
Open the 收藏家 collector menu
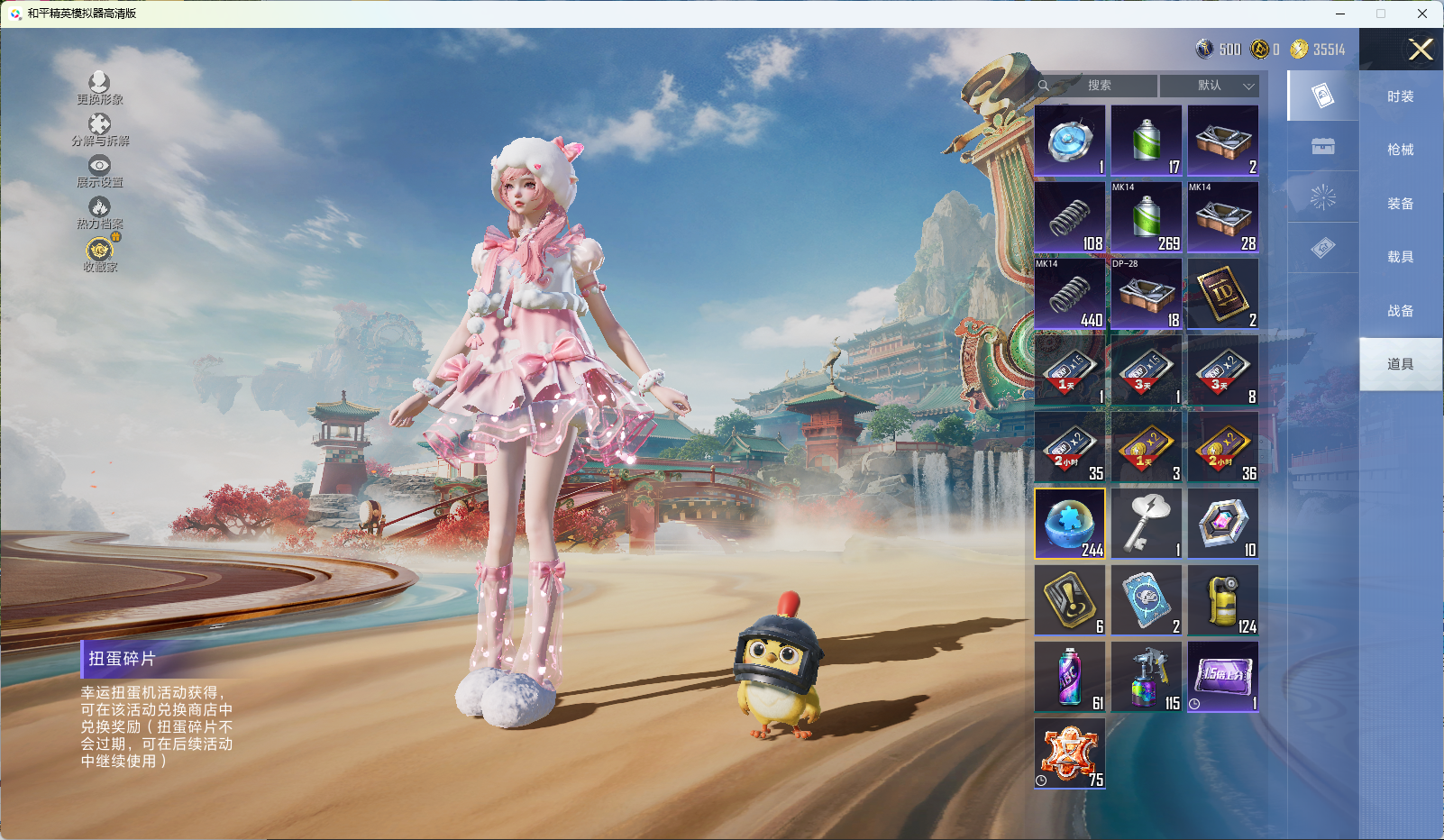(99, 255)
